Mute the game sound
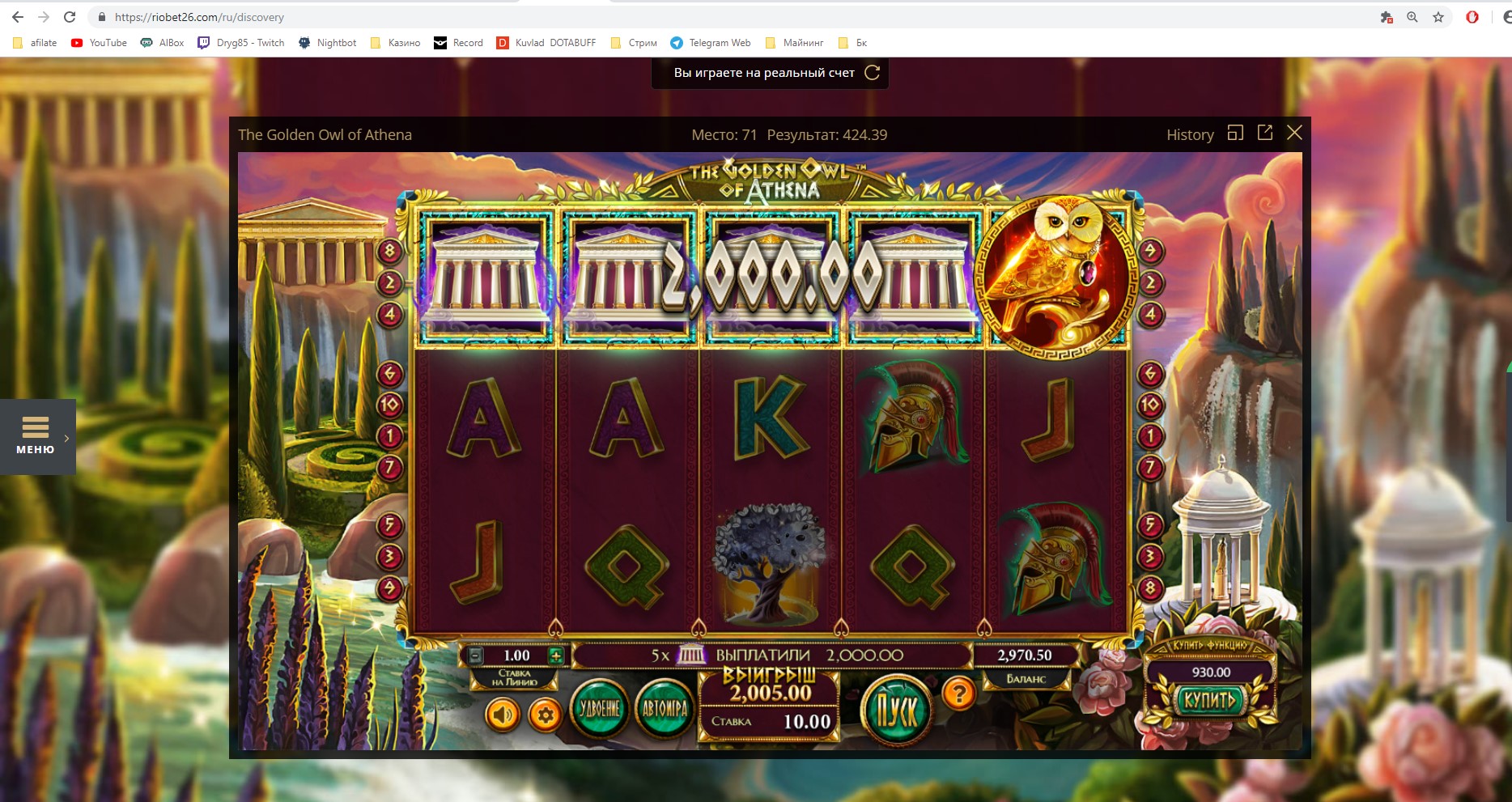This screenshot has width=1512, height=802. click(504, 715)
